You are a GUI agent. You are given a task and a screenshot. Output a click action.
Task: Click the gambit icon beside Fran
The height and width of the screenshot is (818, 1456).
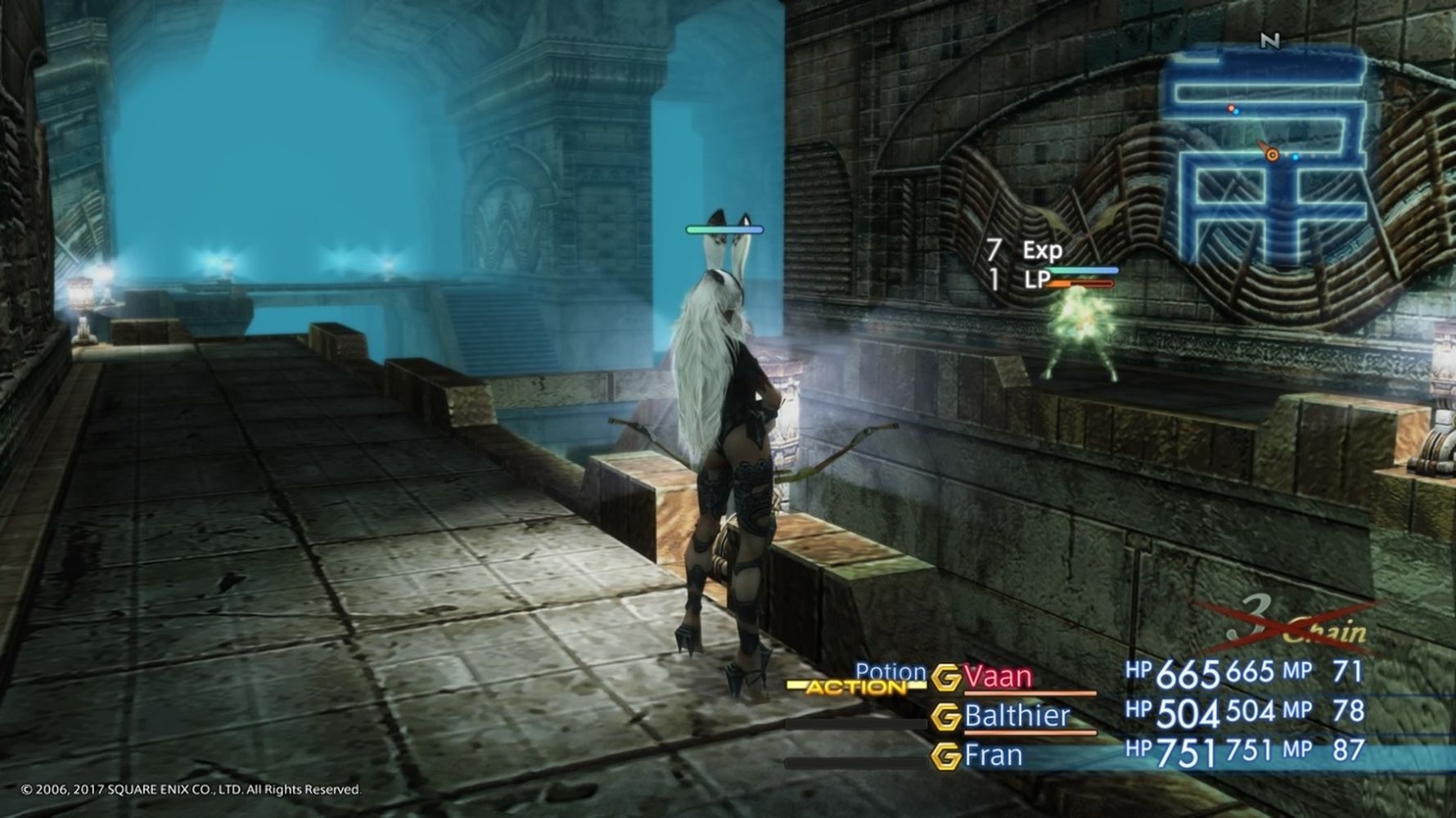click(x=946, y=757)
